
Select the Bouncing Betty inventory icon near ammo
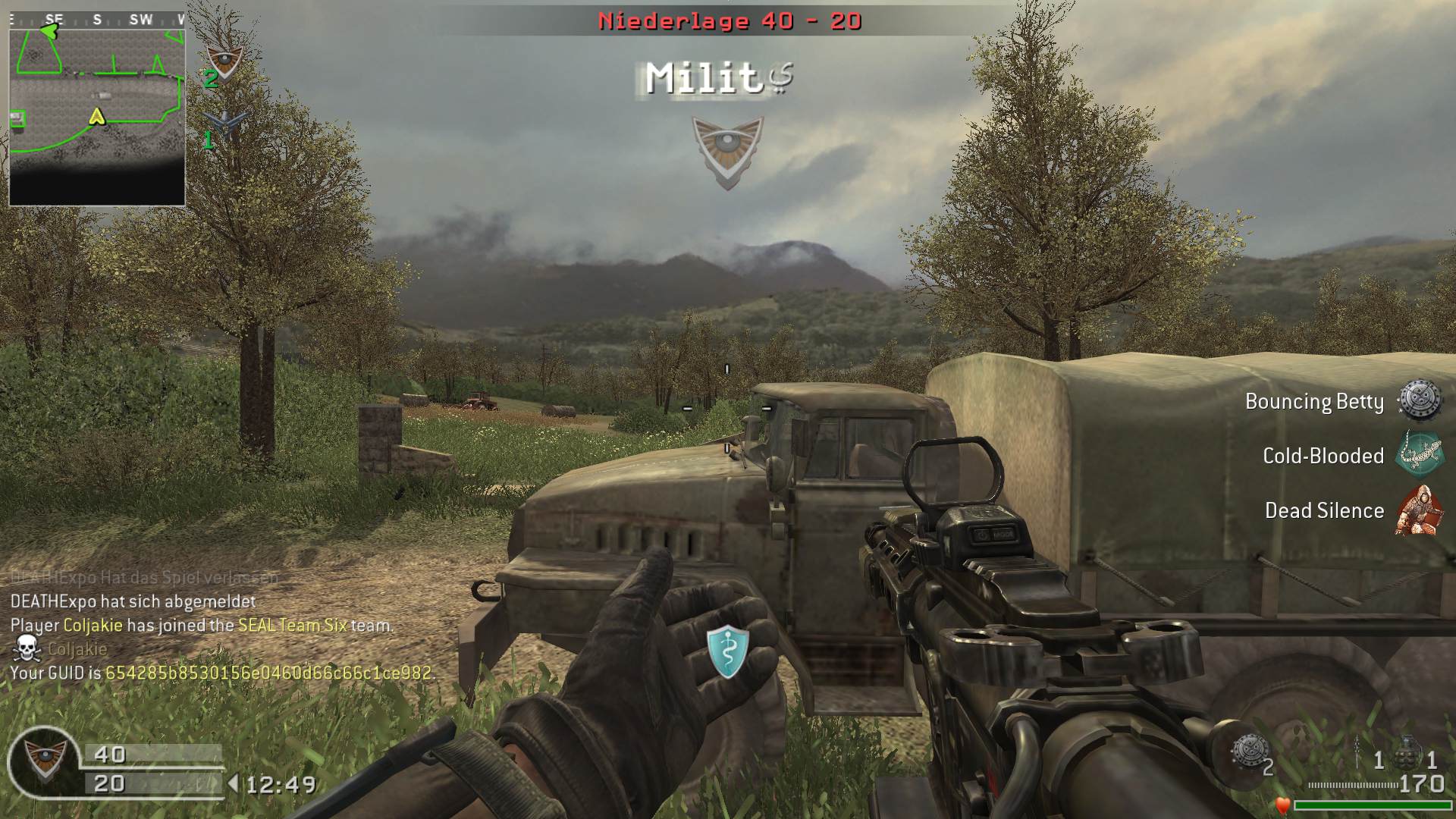[1247, 751]
